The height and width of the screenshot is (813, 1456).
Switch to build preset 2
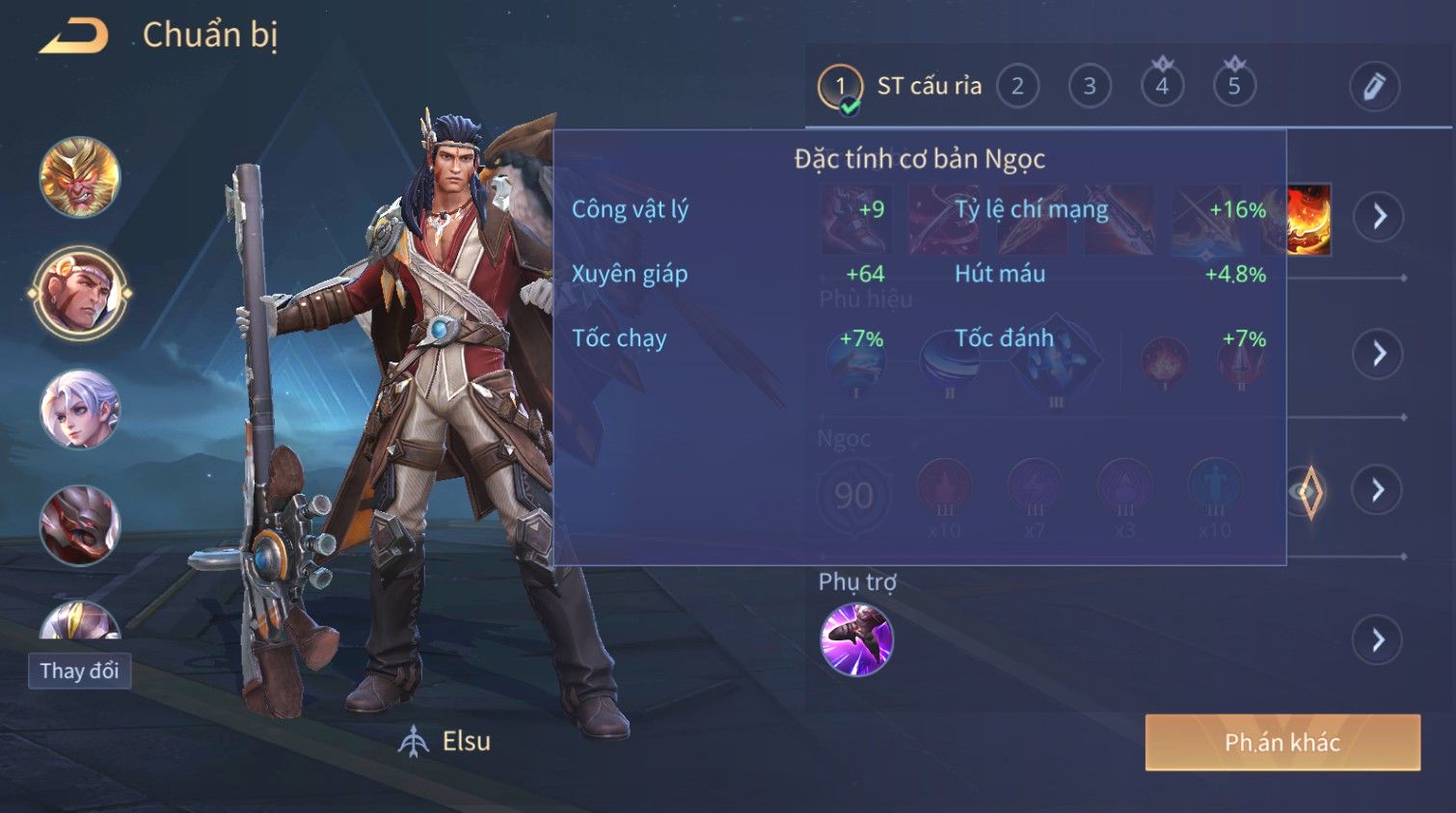tap(1017, 87)
